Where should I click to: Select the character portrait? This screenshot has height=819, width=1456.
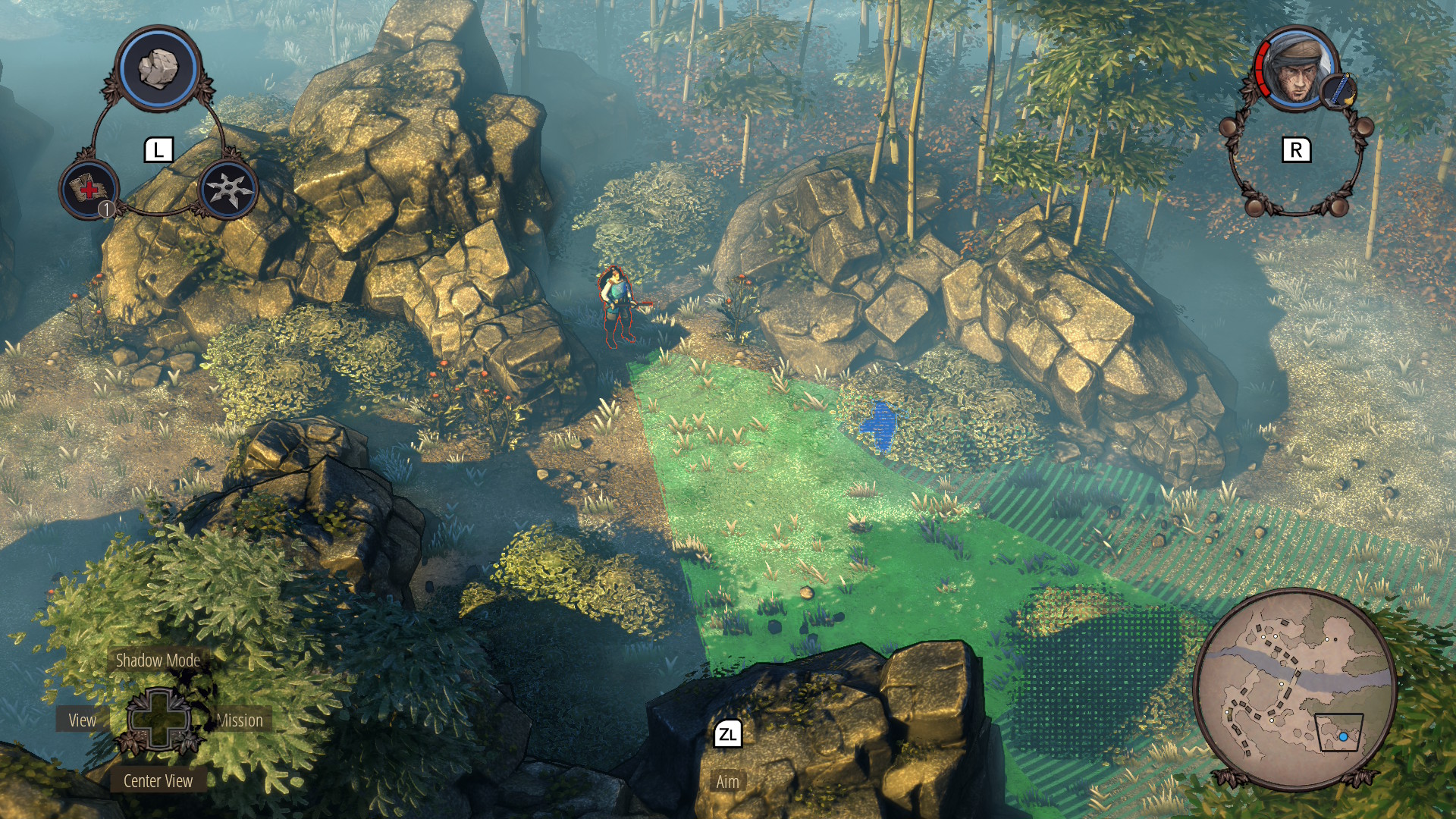click(x=1294, y=71)
